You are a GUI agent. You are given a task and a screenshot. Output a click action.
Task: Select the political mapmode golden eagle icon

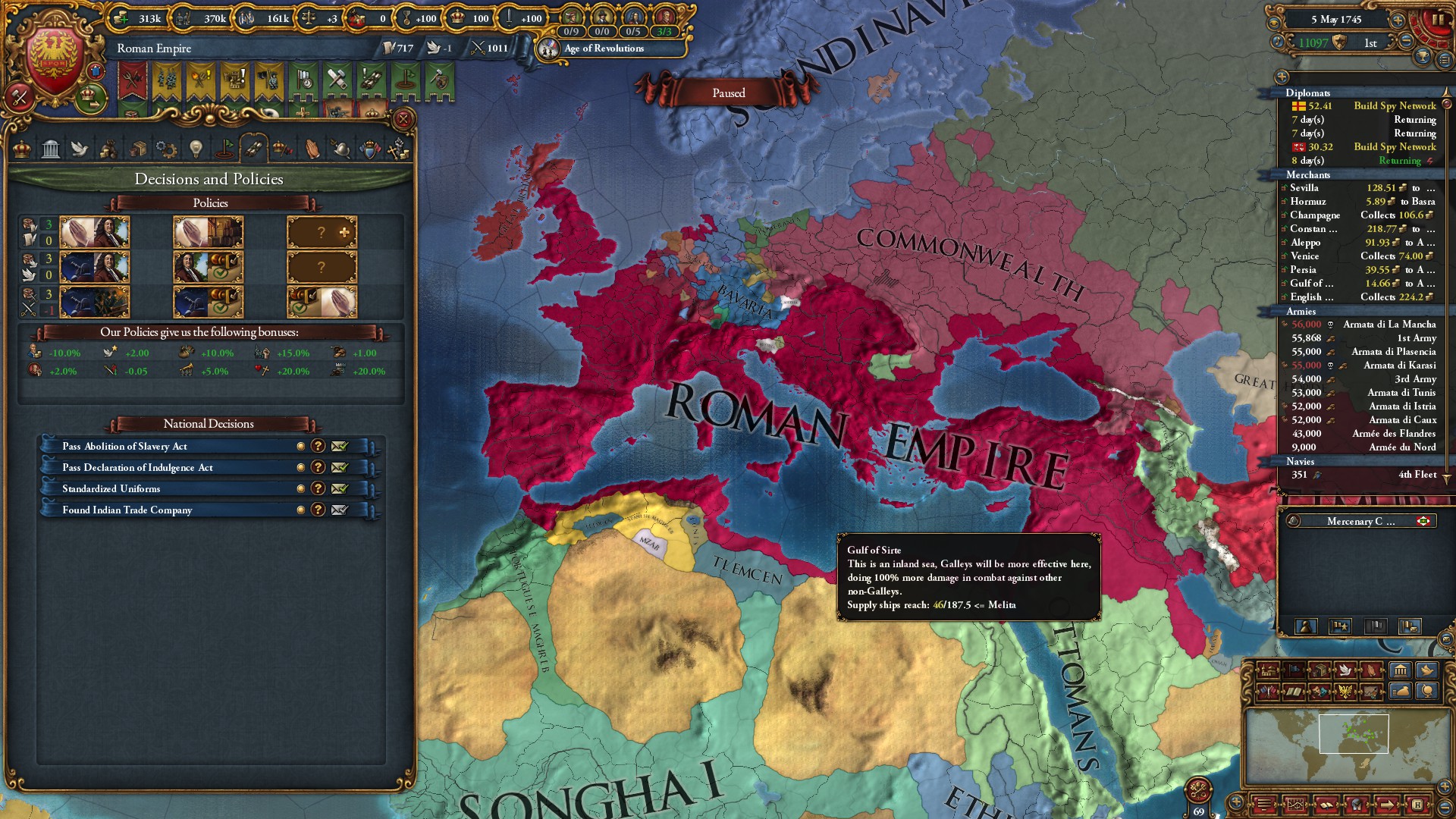point(1345,692)
